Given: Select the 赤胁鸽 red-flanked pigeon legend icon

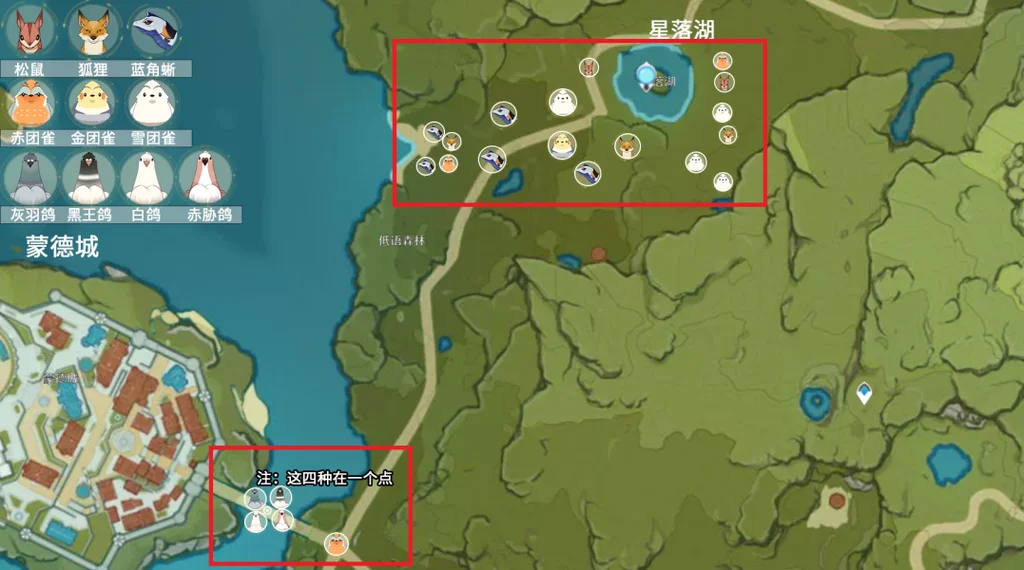Looking at the screenshot, I should 207,177.
